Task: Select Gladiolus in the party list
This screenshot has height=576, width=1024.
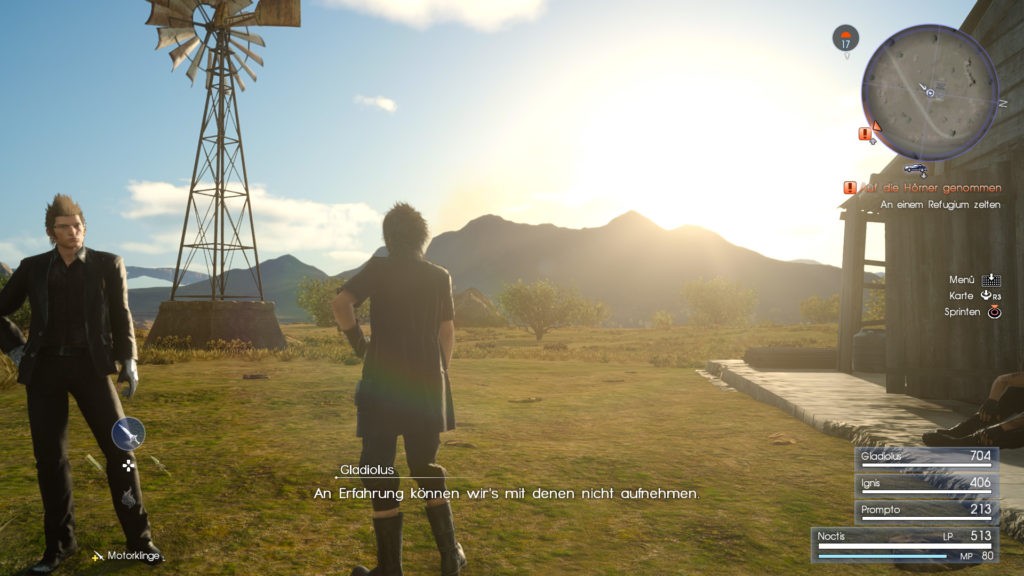Action: coord(926,457)
